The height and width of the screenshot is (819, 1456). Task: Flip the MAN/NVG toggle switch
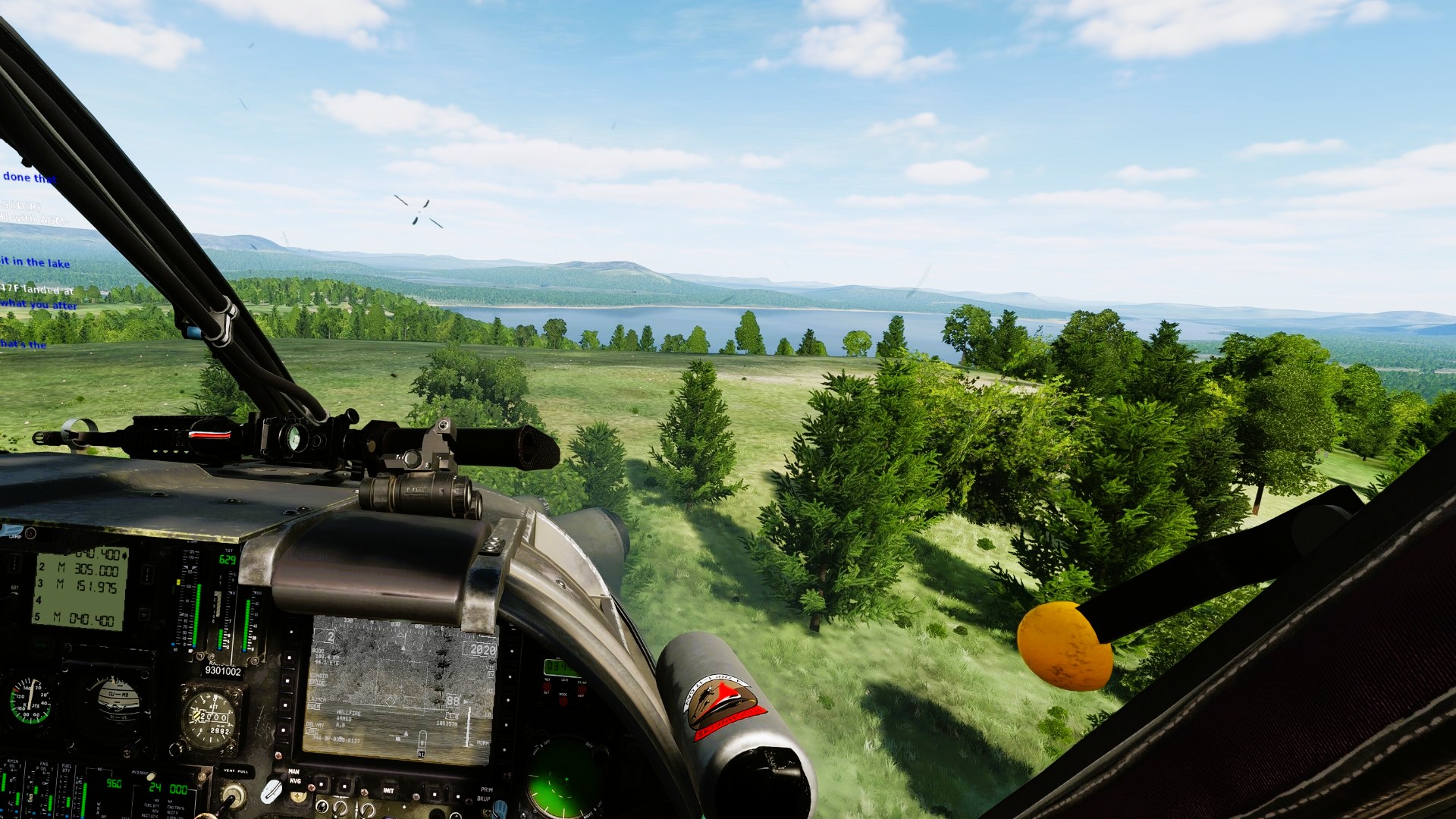274,789
